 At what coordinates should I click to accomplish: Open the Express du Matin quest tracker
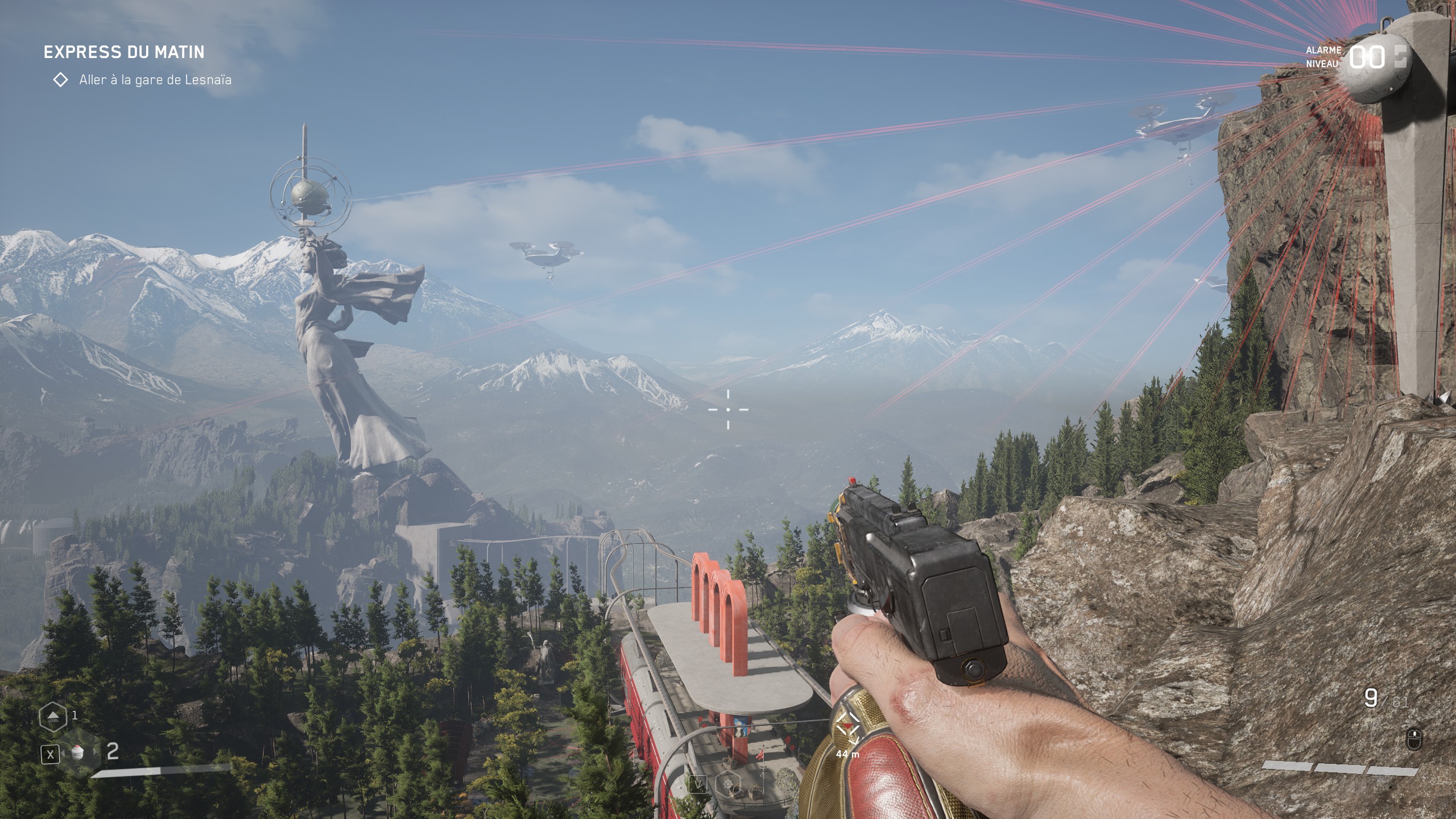pos(124,52)
